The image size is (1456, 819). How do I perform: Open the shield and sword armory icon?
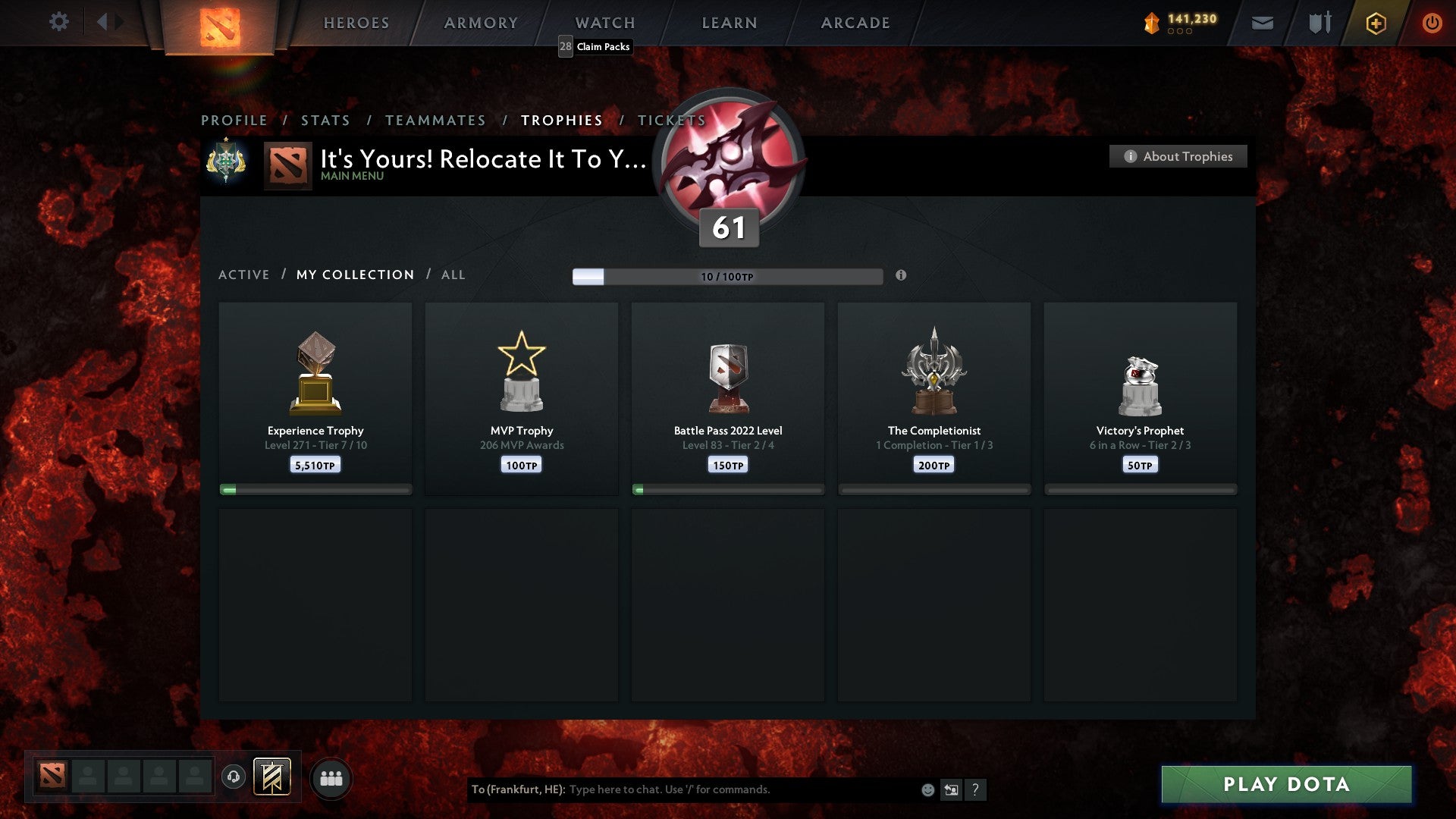click(x=1319, y=23)
